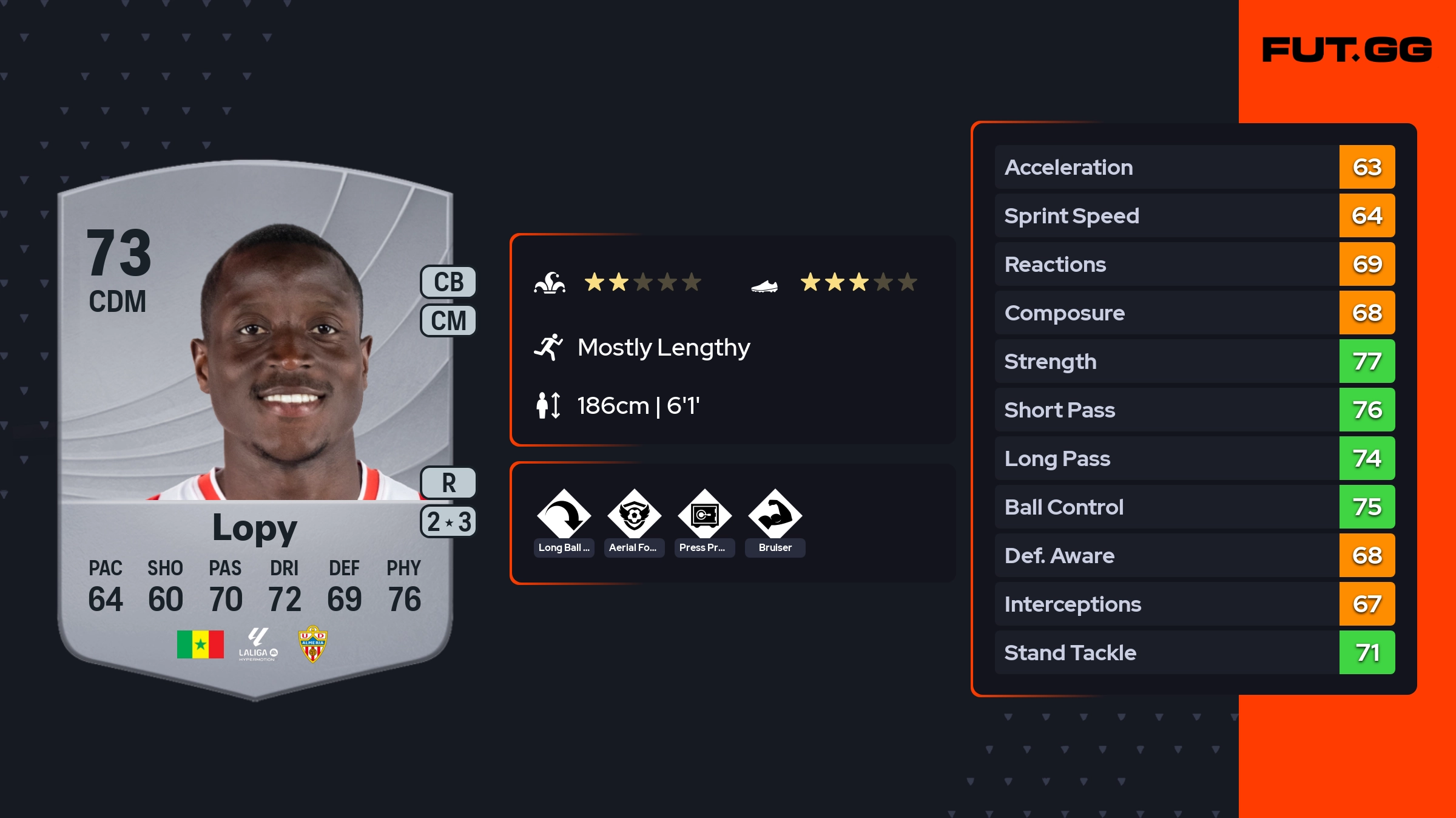Select the Long Ball playstyle icon
This screenshot has height=818, width=1456.
click(x=564, y=516)
